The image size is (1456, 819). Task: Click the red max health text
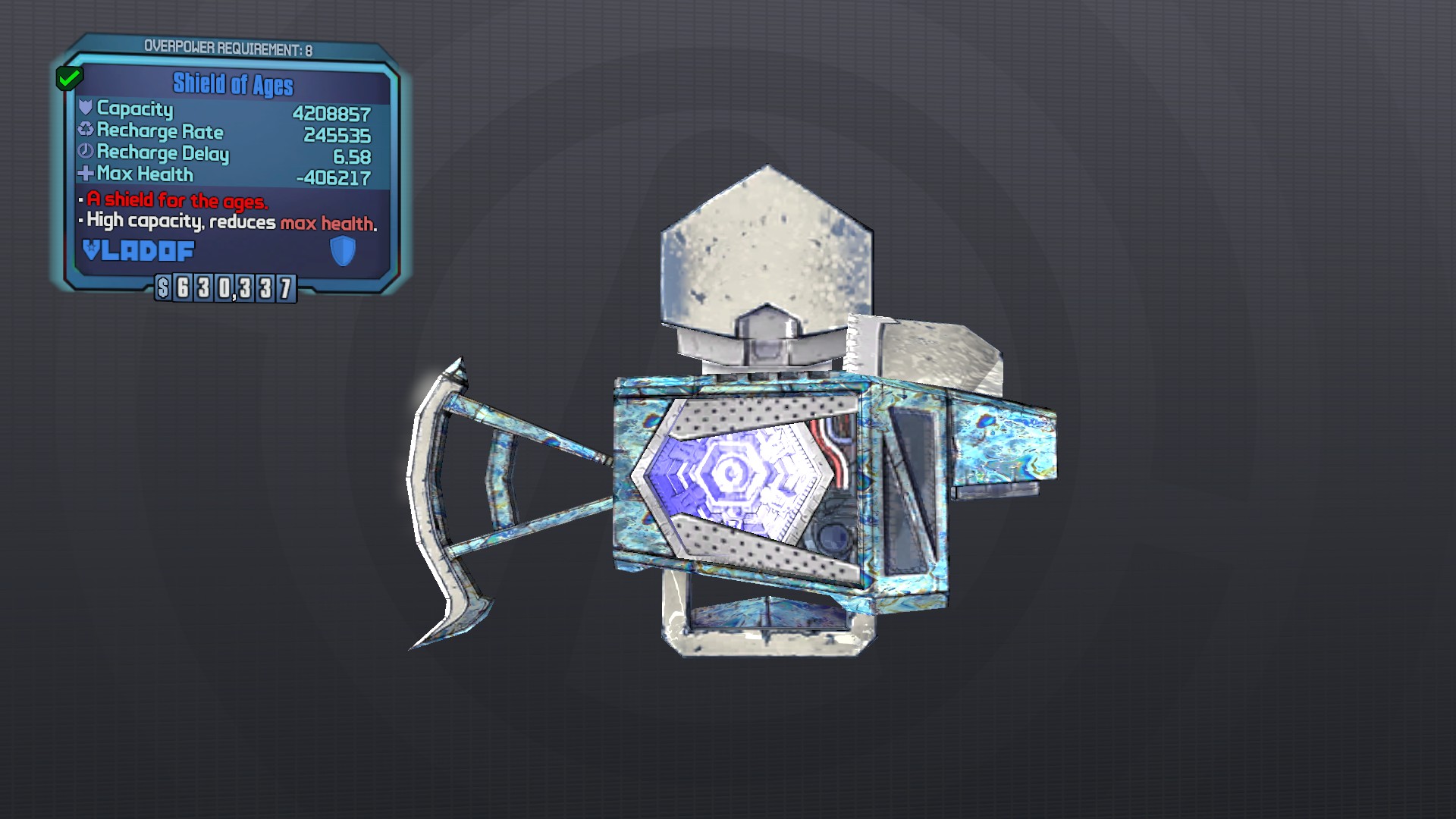(331, 223)
